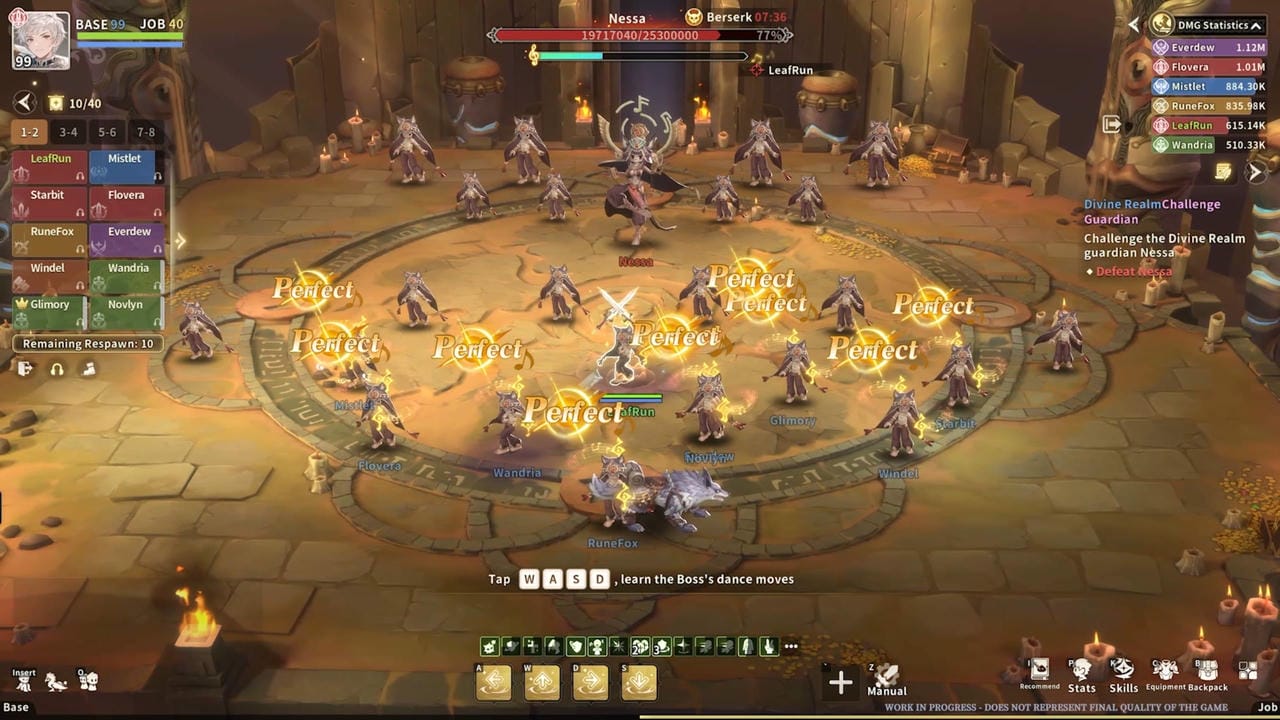The image size is (1280, 720).
Task: Choose Everdew's purple party frame
Action: point(126,239)
